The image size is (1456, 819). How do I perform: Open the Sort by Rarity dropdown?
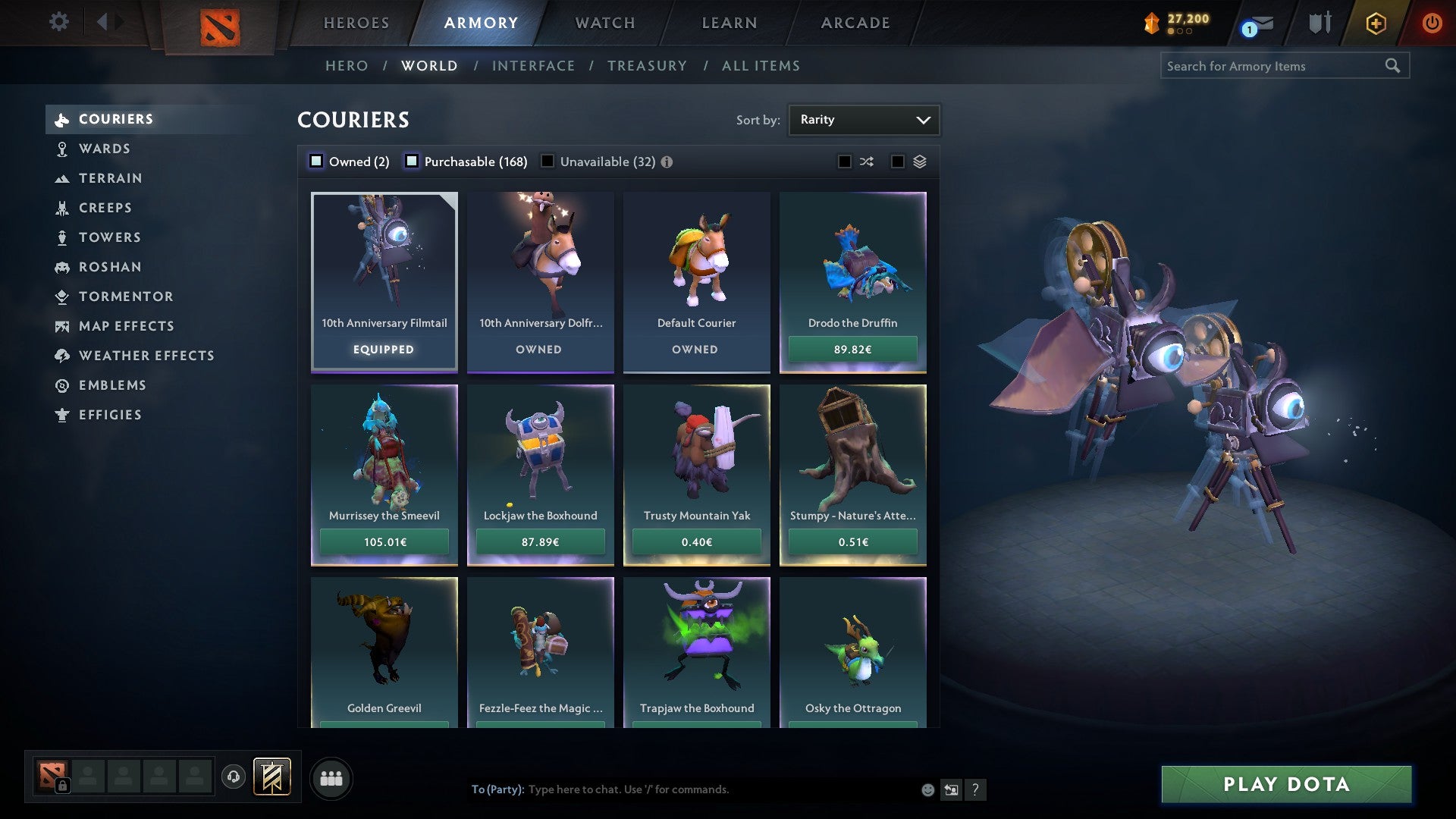863,119
